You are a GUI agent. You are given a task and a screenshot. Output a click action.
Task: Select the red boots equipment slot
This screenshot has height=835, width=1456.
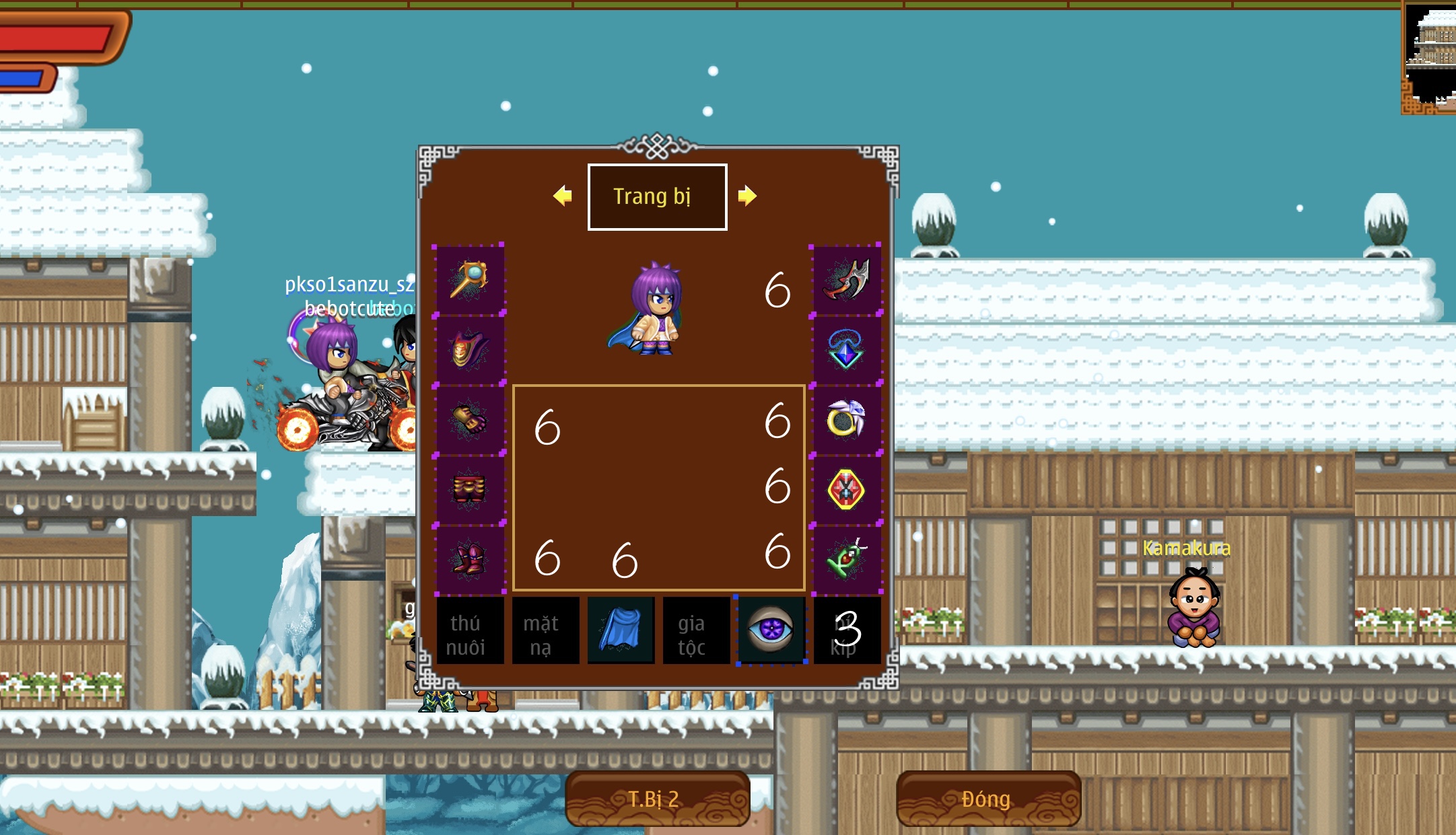(469, 559)
